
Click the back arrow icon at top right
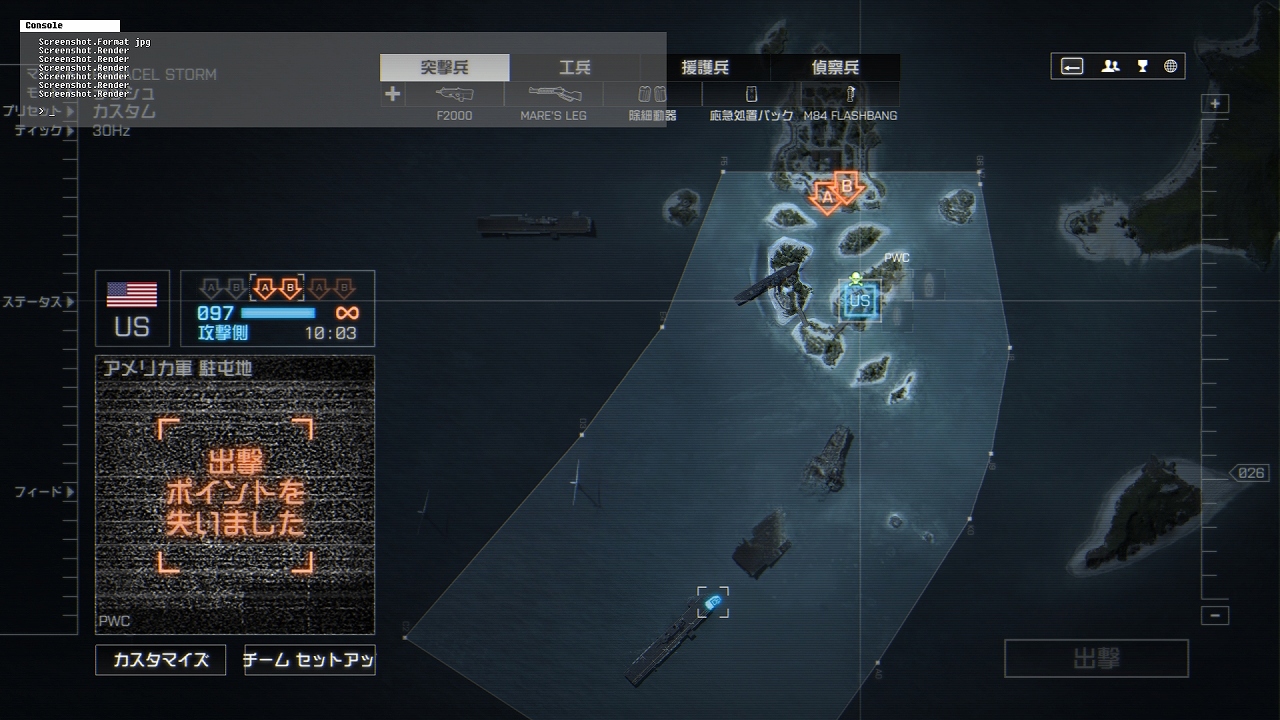1072,67
